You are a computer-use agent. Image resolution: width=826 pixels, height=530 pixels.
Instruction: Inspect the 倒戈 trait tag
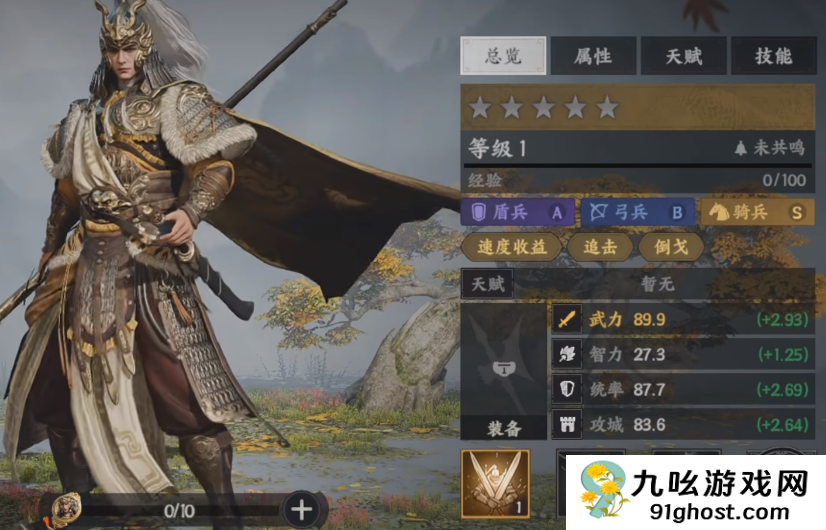click(x=671, y=246)
